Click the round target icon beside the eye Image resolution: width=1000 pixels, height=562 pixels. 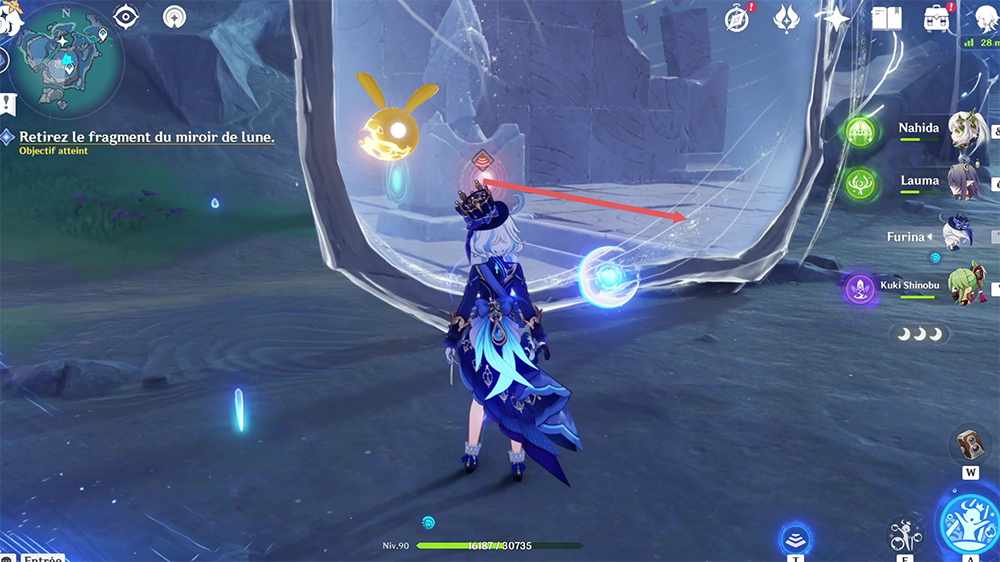click(x=175, y=16)
